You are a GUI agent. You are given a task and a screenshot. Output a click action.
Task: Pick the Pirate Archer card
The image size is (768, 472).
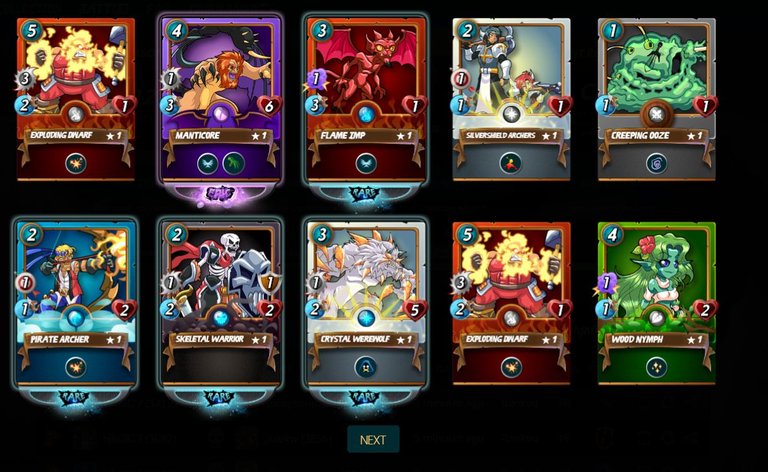pos(75,303)
